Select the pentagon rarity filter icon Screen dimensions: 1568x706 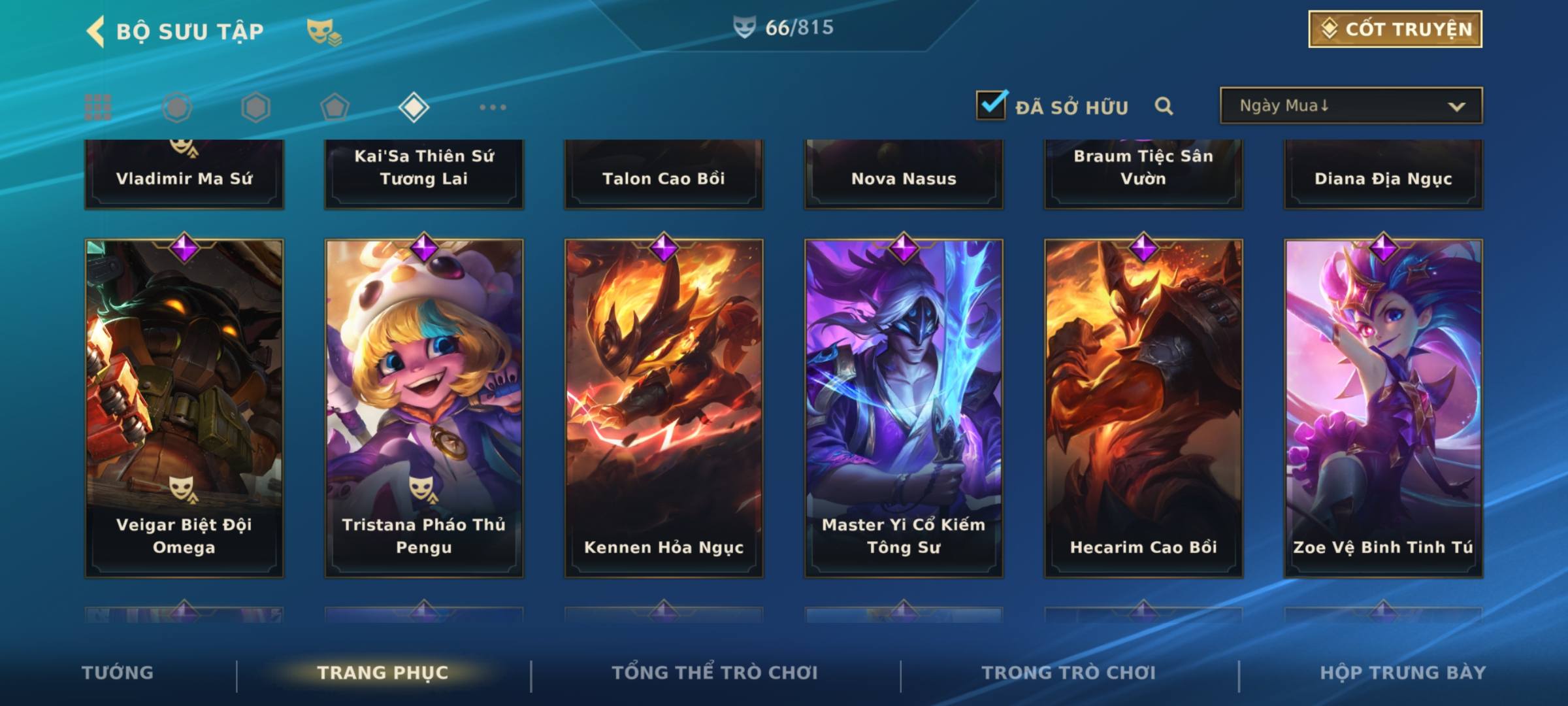click(335, 107)
